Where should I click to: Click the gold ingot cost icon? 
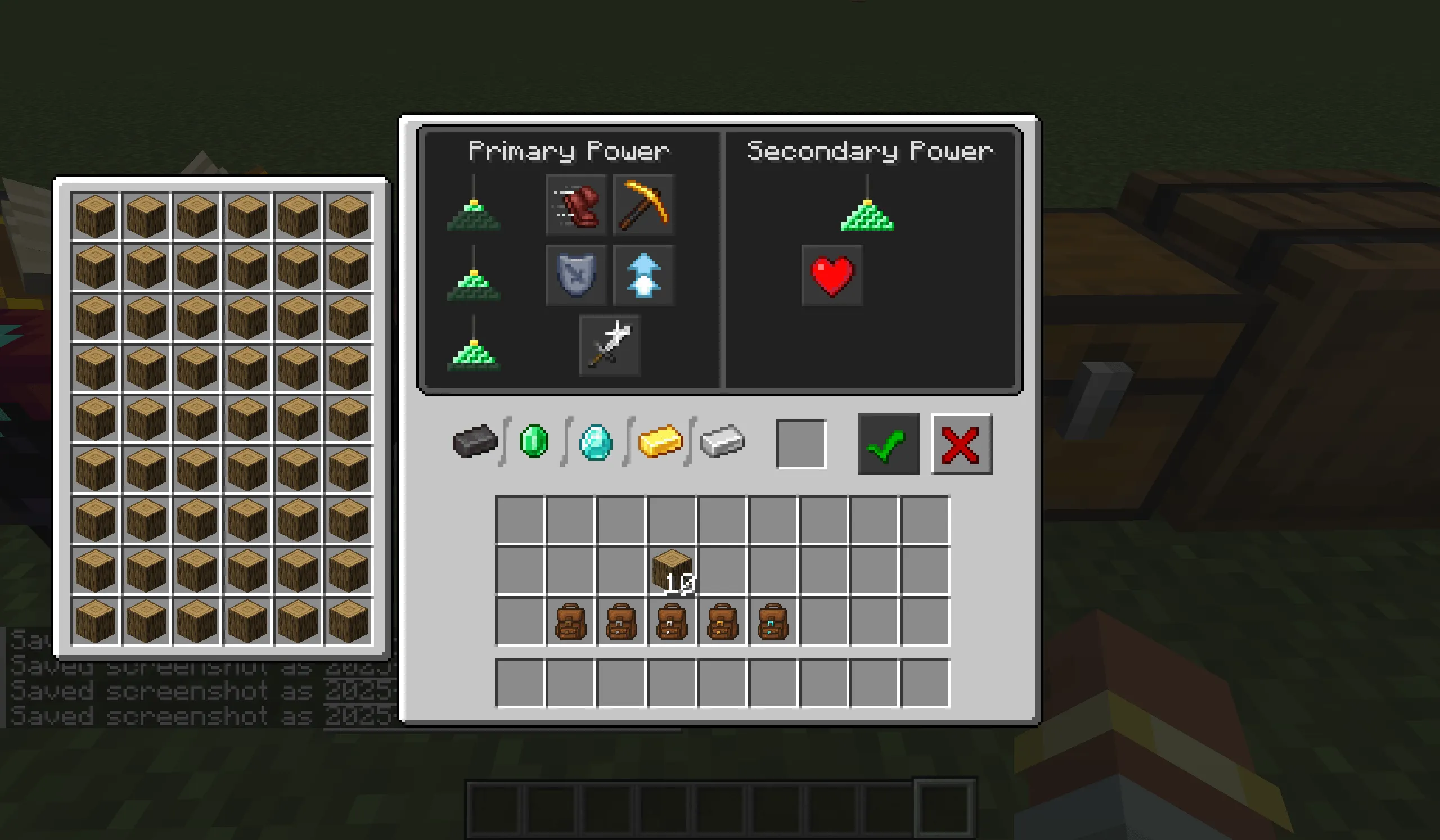661,441
